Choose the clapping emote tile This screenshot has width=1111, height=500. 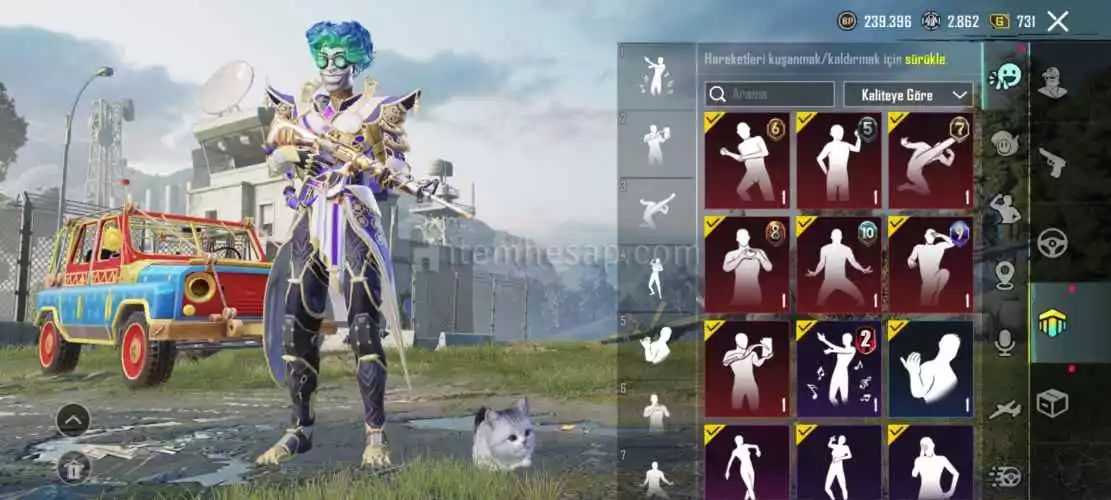click(x=930, y=367)
